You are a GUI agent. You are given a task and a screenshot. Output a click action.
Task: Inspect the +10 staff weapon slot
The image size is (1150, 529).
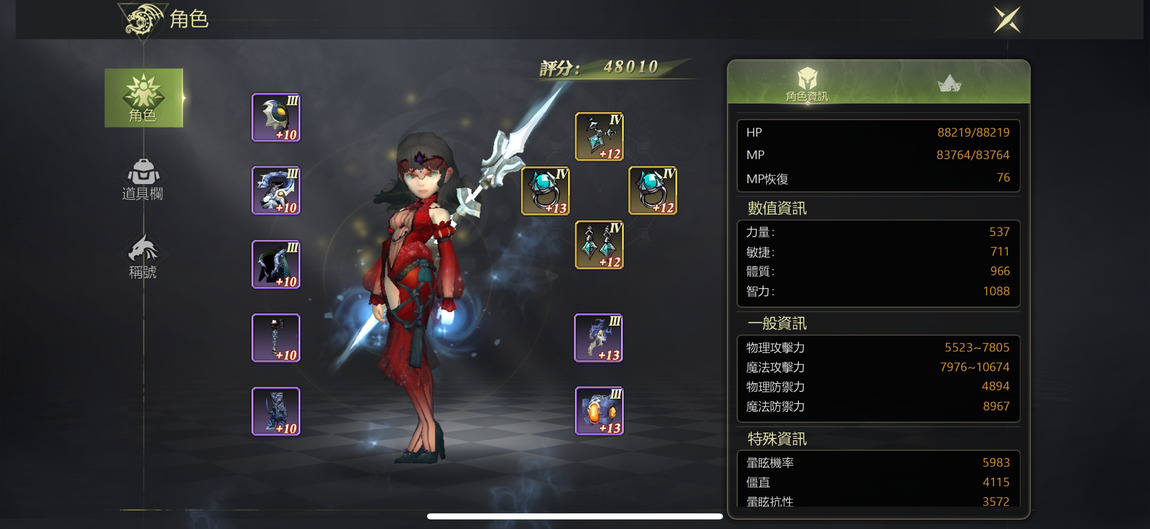pyautogui.click(x=276, y=338)
